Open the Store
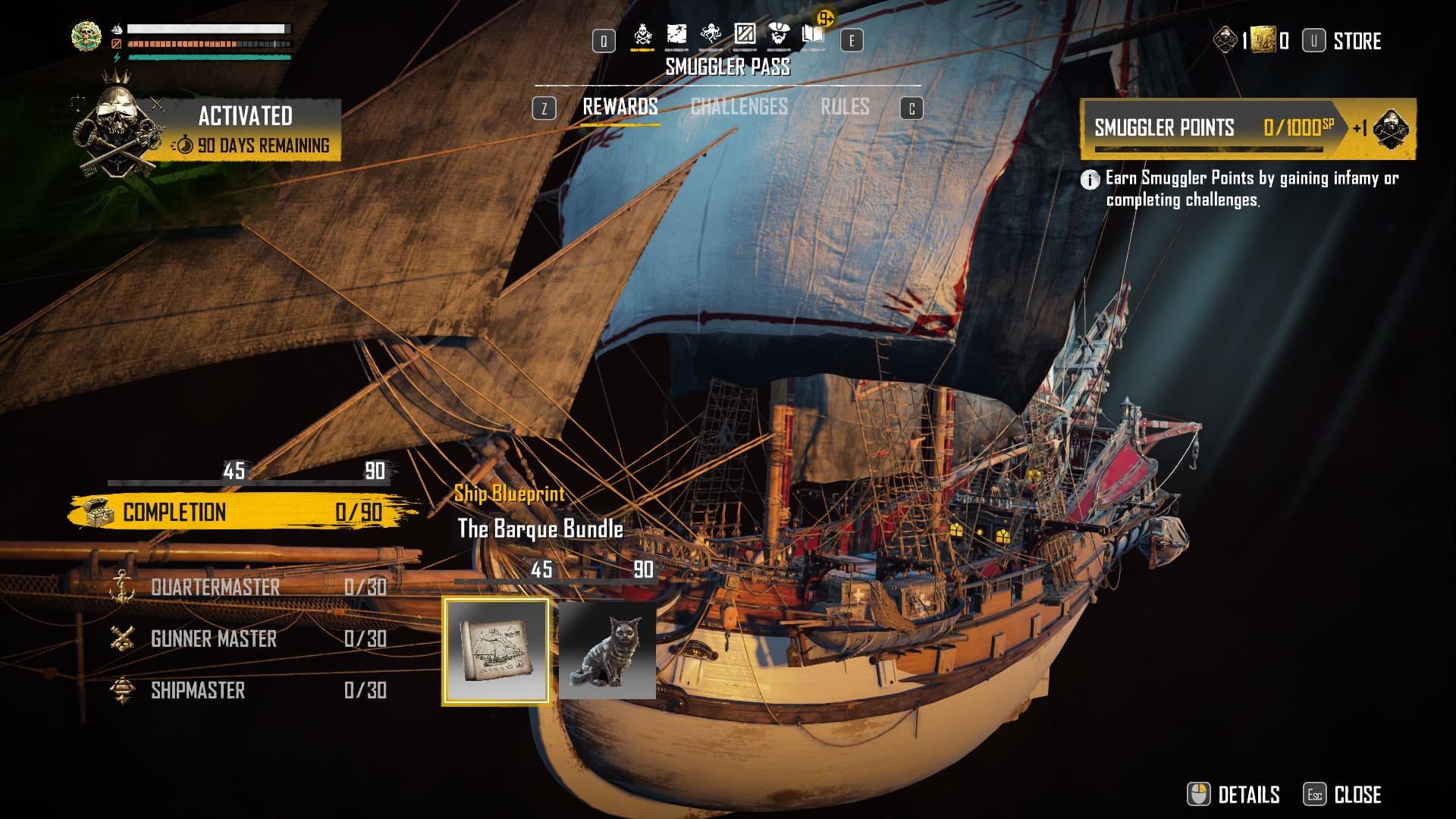Screen dimensions: 1456x819 [1356, 41]
